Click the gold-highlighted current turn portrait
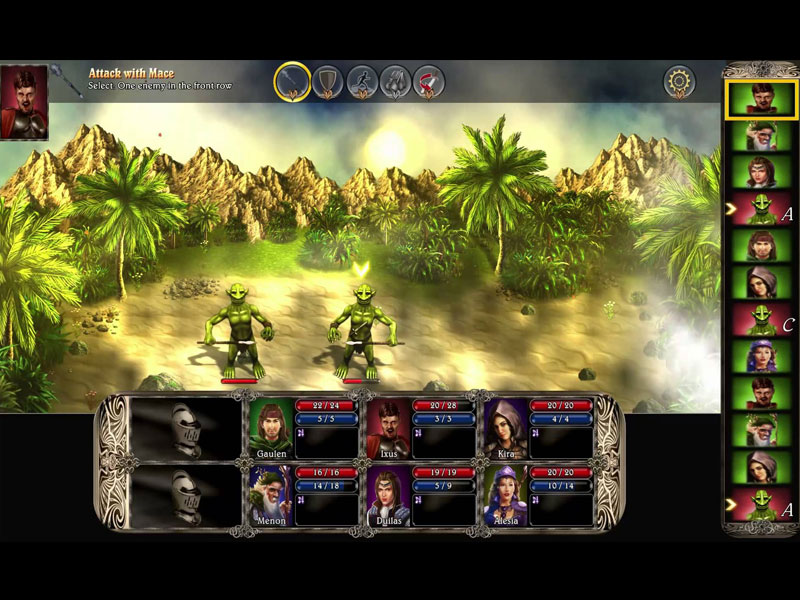The image size is (800, 600). pyautogui.click(x=761, y=100)
